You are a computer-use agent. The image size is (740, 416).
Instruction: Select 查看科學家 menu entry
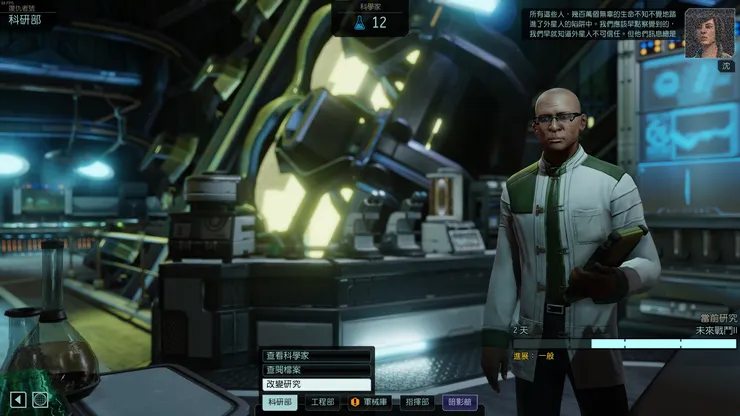click(316, 355)
